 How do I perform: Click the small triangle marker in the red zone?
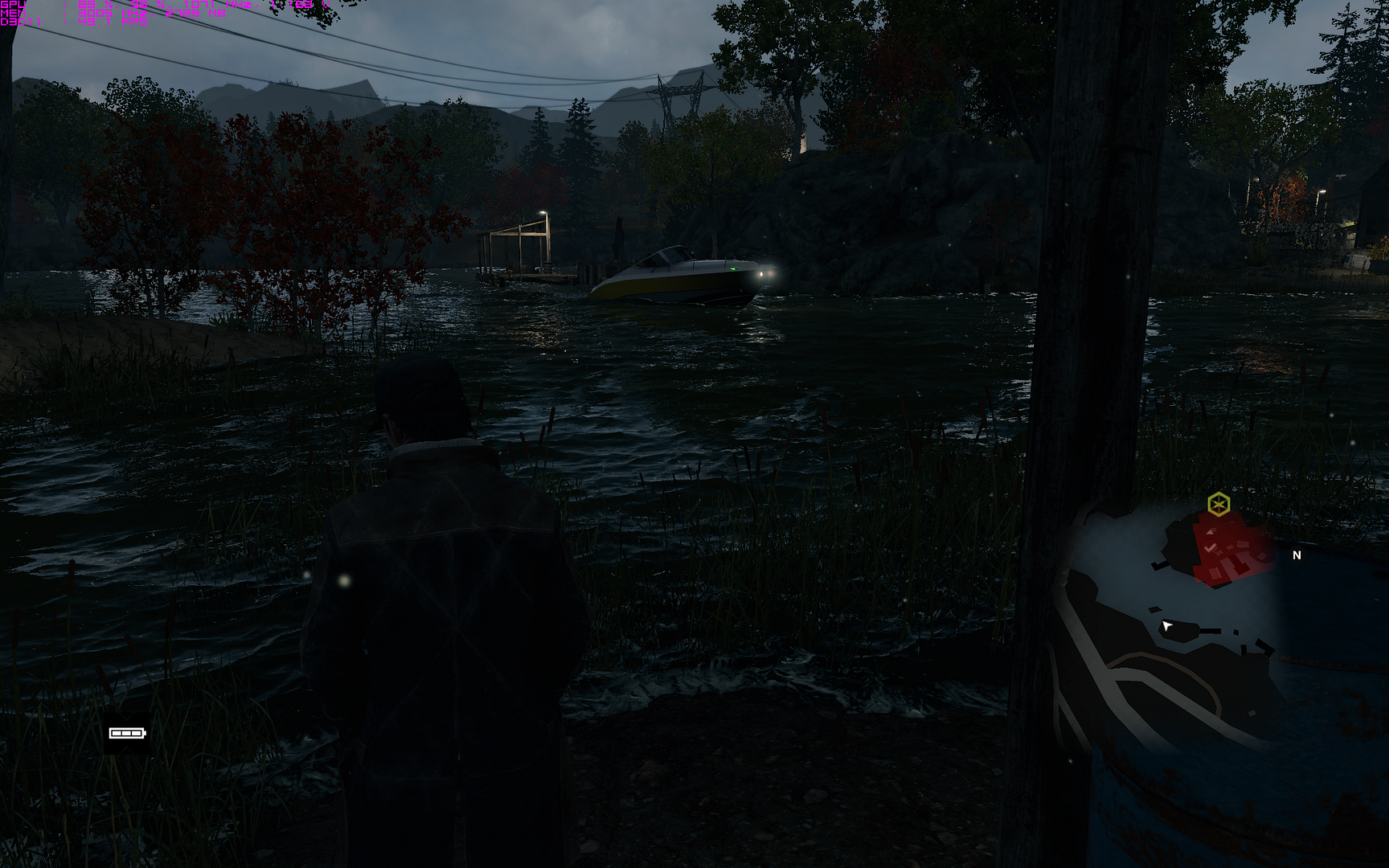pos(1211,532)
